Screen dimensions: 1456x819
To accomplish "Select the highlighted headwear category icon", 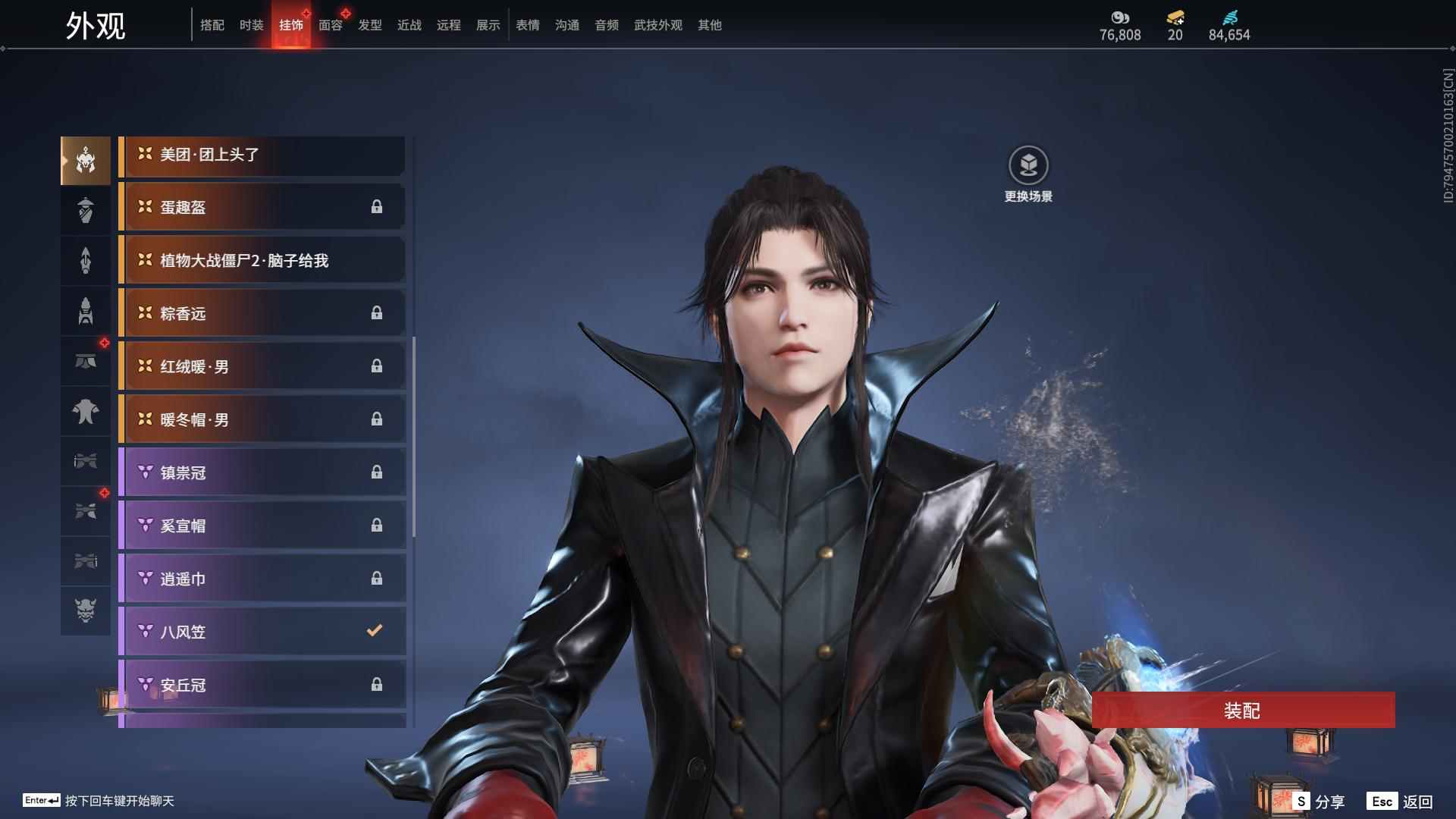I will click(86, 160).
